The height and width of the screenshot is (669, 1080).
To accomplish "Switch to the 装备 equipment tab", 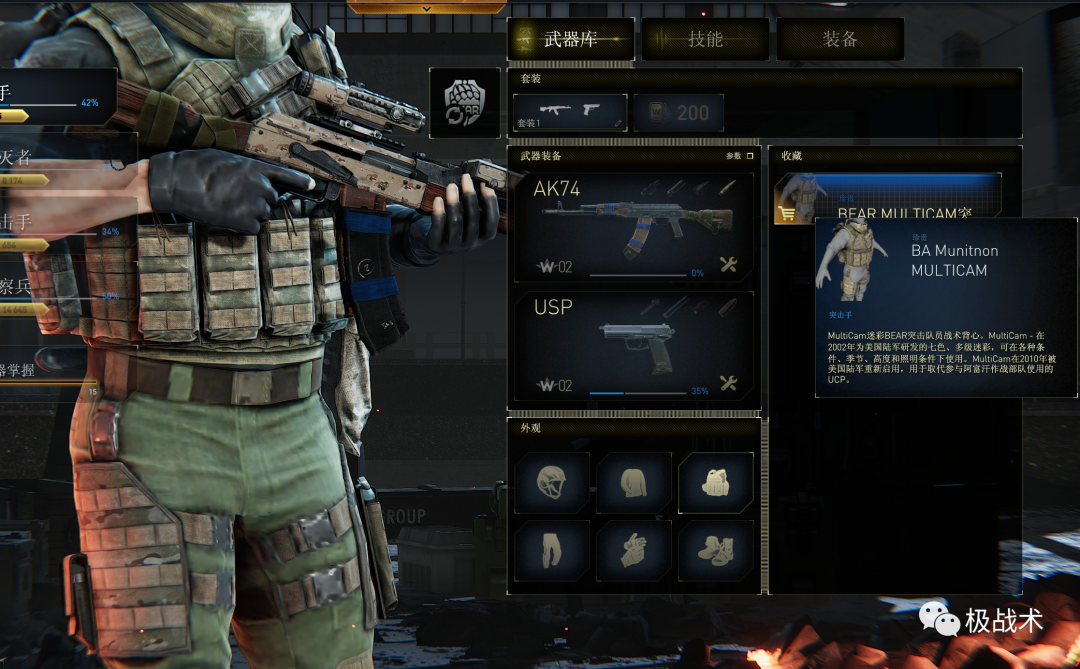I will coord(840,39).
